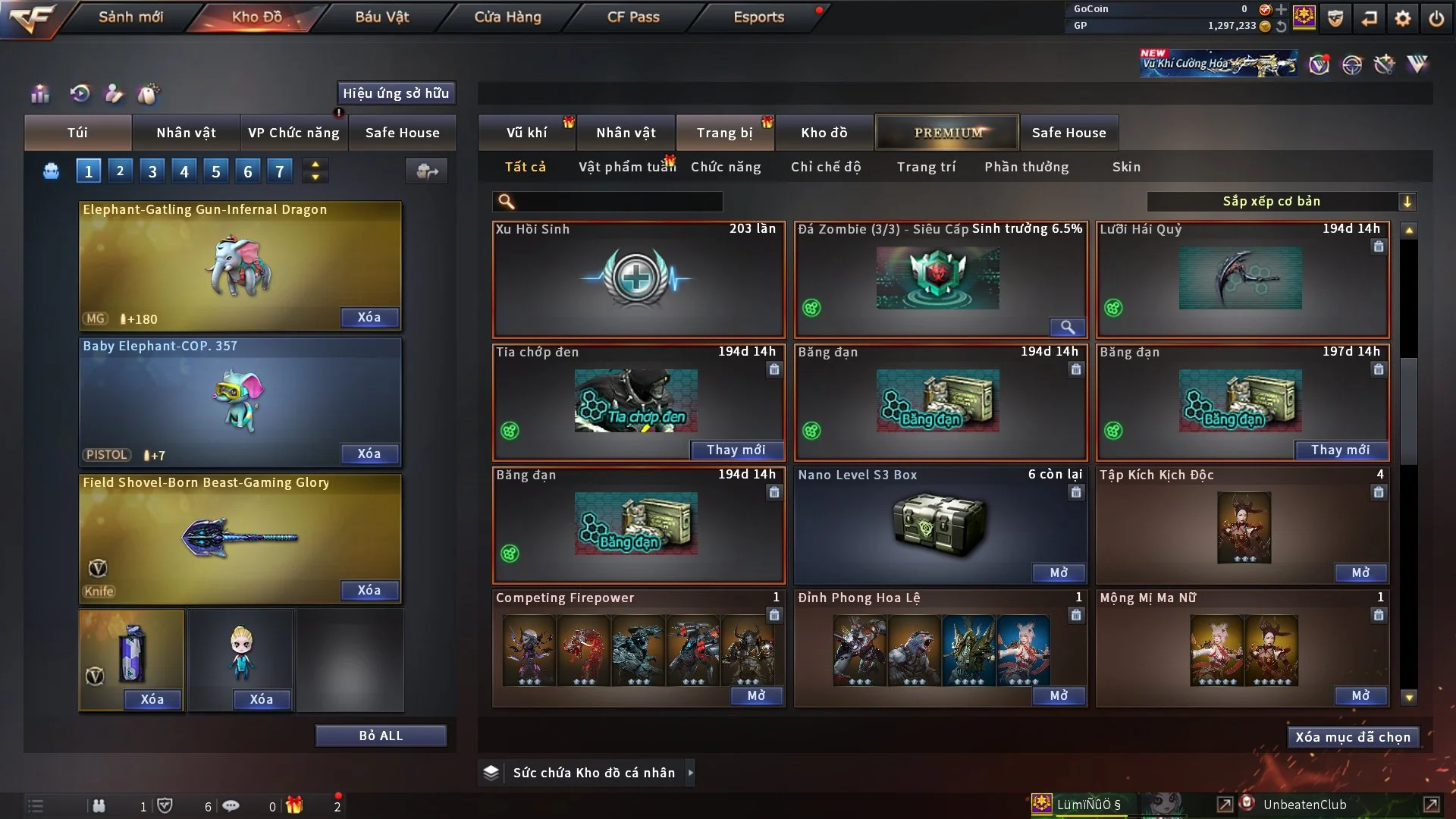This screenshot has height=819, width=1456.
Task: Open the Hiệu ứng sở hữu panel
Action: tap(396, 93)
